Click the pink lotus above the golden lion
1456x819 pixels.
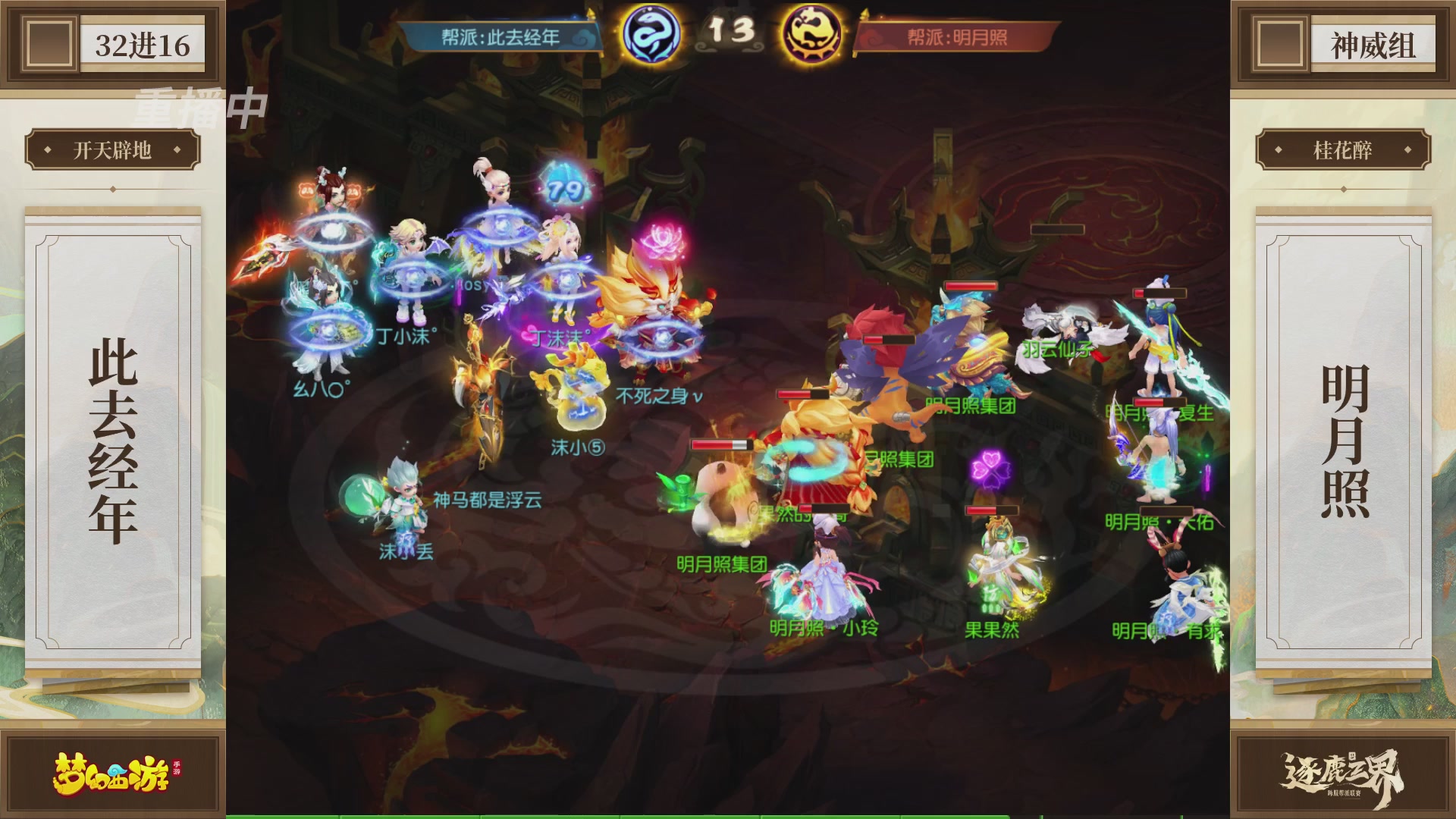[x=664, y=240]
